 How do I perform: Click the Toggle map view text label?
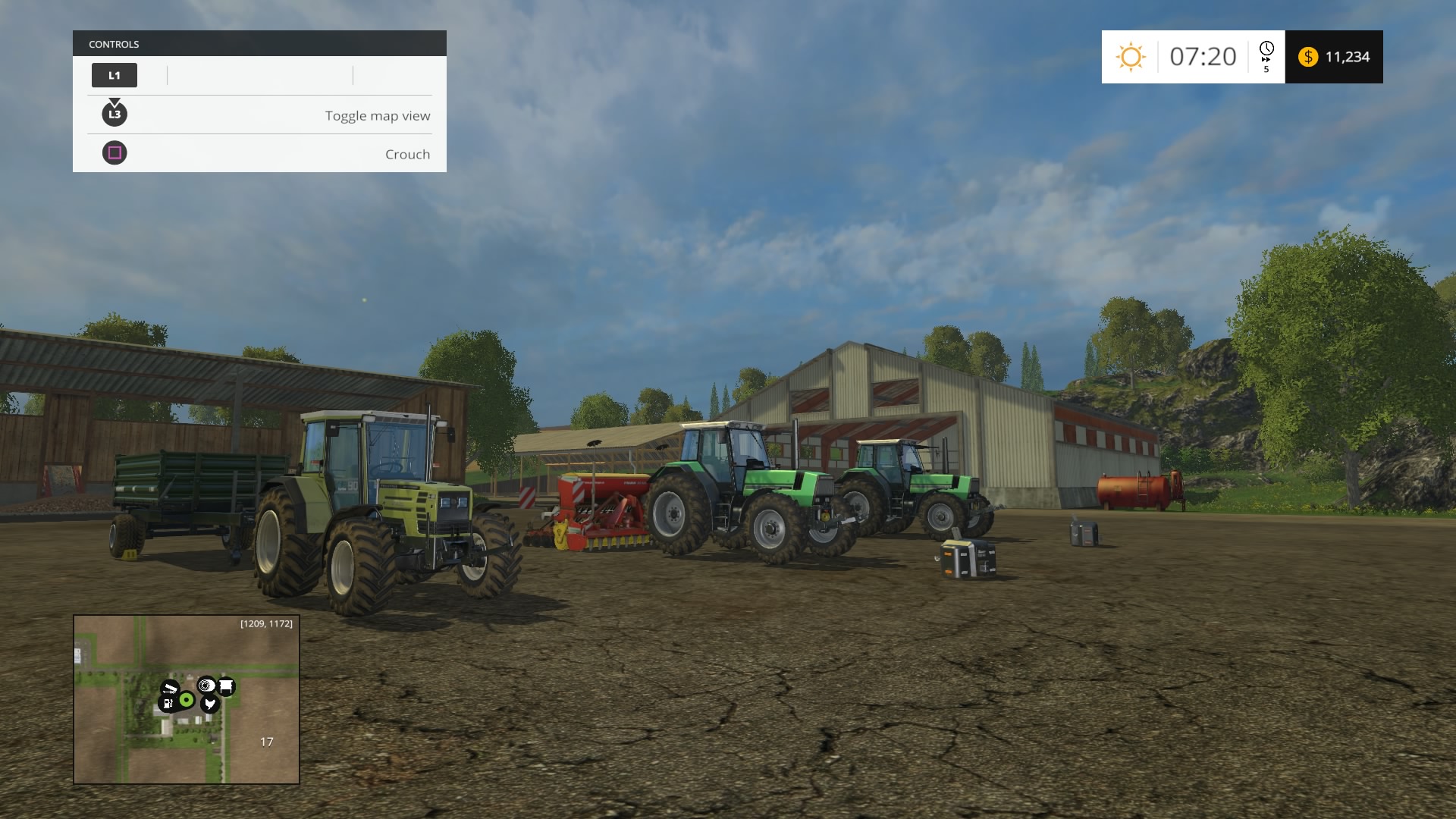pos(377,115)
